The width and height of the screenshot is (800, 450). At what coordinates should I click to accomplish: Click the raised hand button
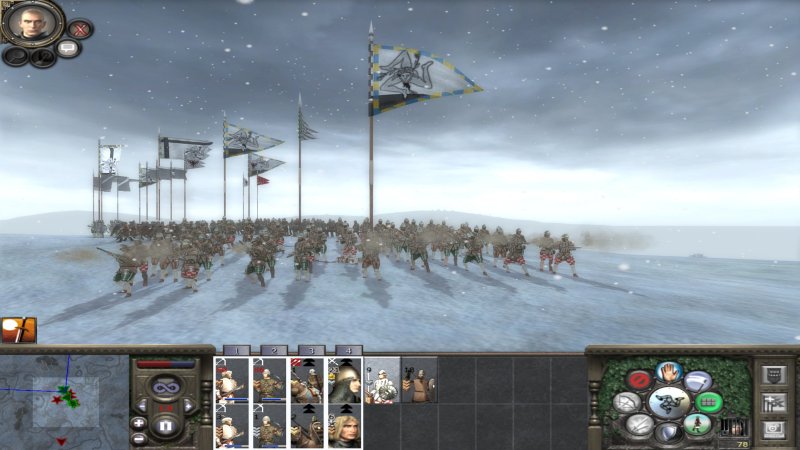pos(667,372)
